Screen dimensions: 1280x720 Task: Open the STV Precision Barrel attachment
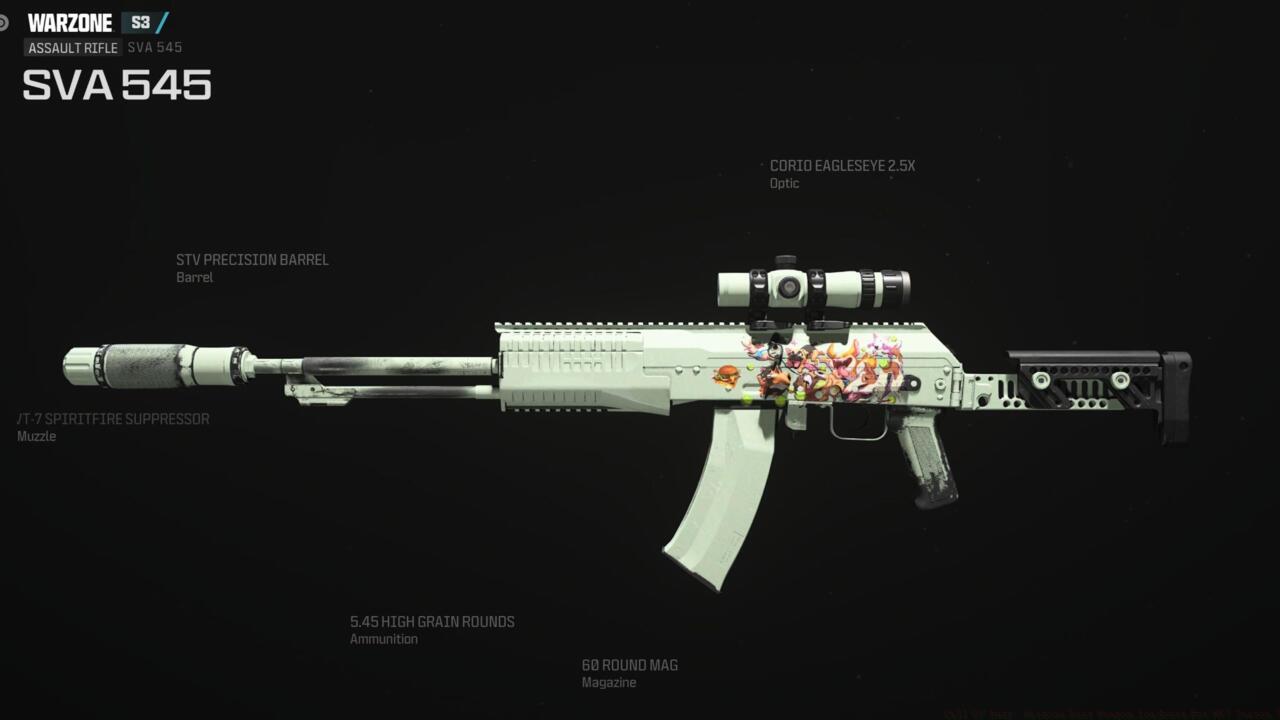pyautogui.click(x=251, y=259)
